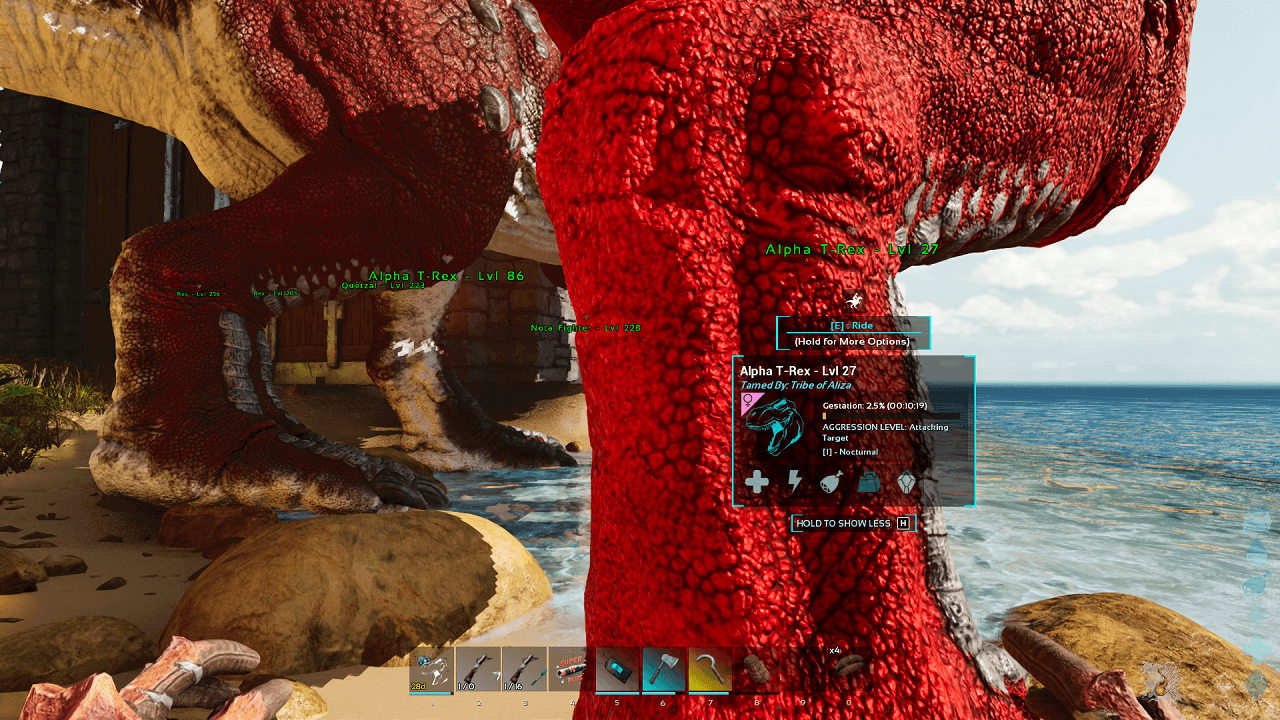Image resolution: width=1280 pixels, height=720 pixels.
Task: Click the health cross icon on the dino panel
Action: [x=758, y=482]
